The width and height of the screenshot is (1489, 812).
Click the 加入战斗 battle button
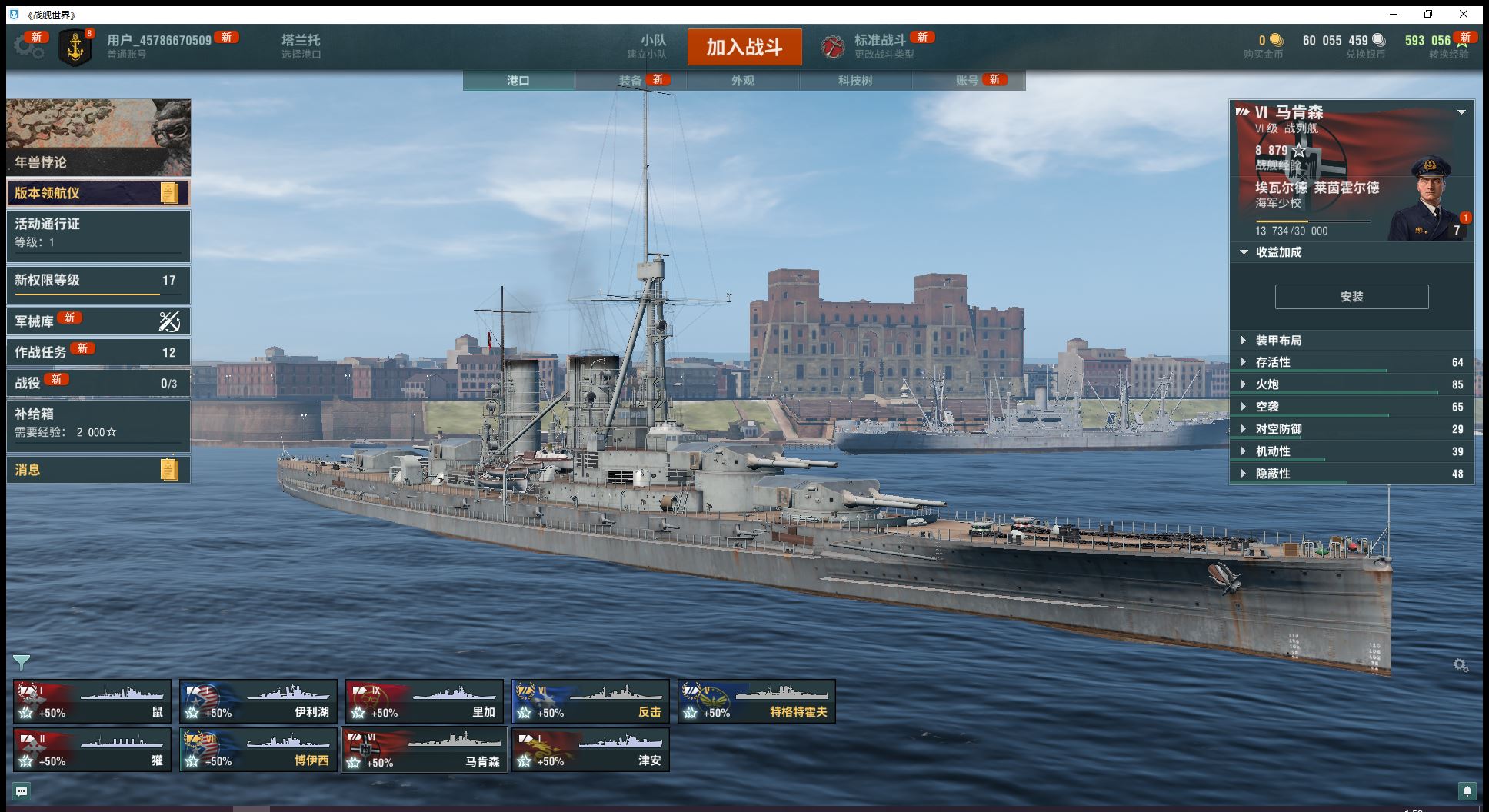[744, 47]
